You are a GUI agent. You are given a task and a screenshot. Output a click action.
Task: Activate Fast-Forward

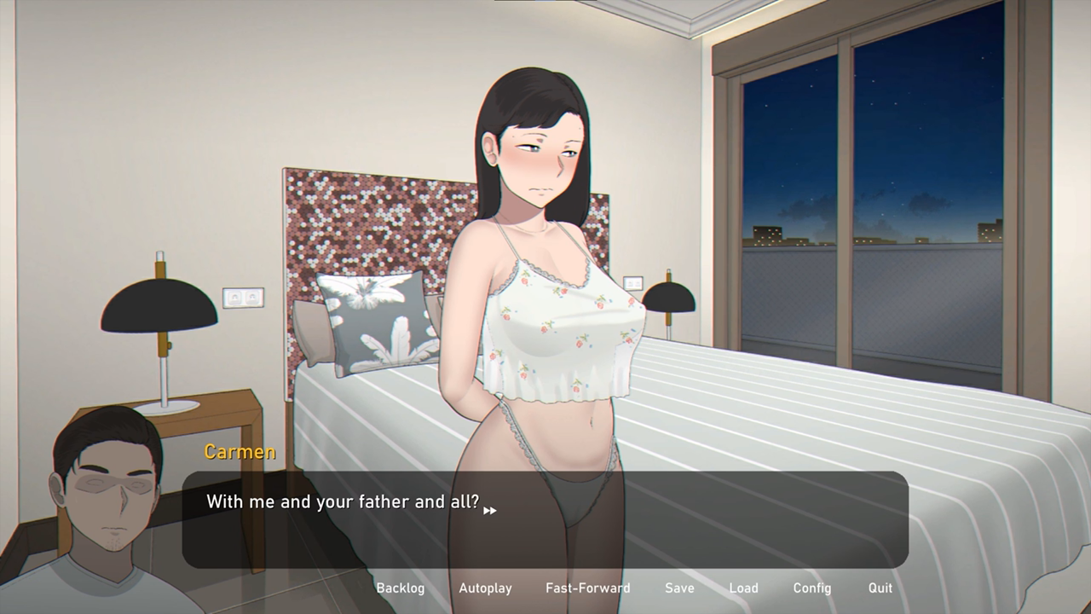point(588,588)
